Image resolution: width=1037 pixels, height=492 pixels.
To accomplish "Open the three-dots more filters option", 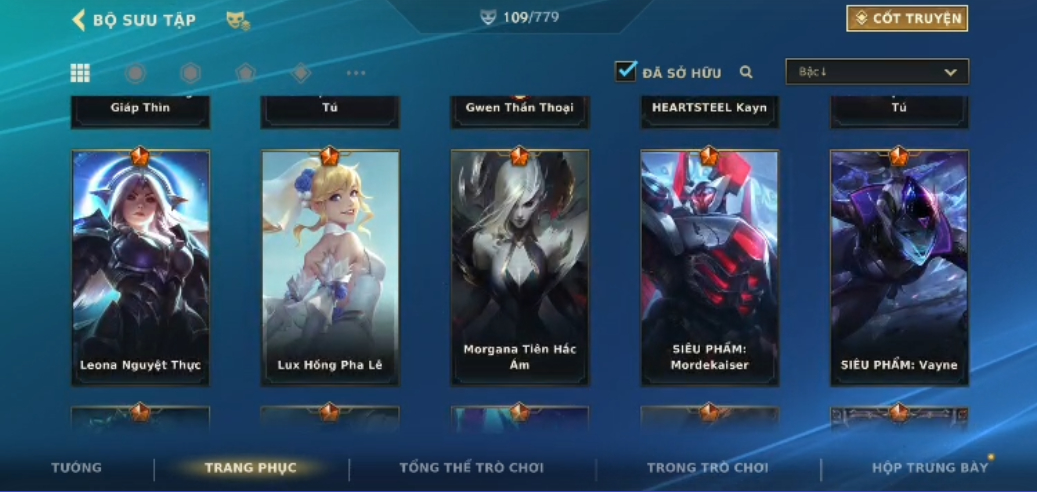I will pyautogui.click(x=356, y=73).
